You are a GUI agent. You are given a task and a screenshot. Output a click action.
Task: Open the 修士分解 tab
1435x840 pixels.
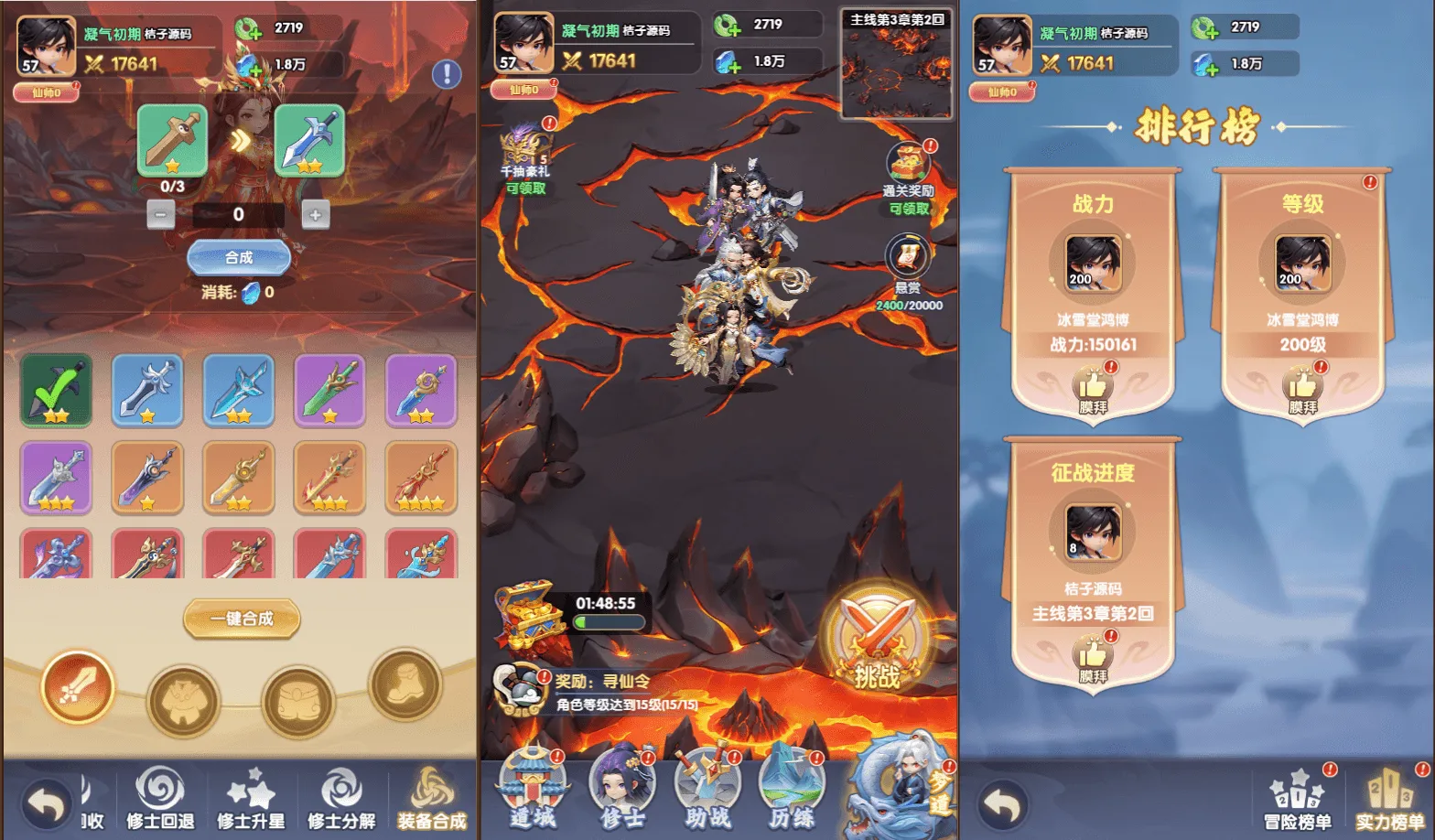tap(341, 798)
